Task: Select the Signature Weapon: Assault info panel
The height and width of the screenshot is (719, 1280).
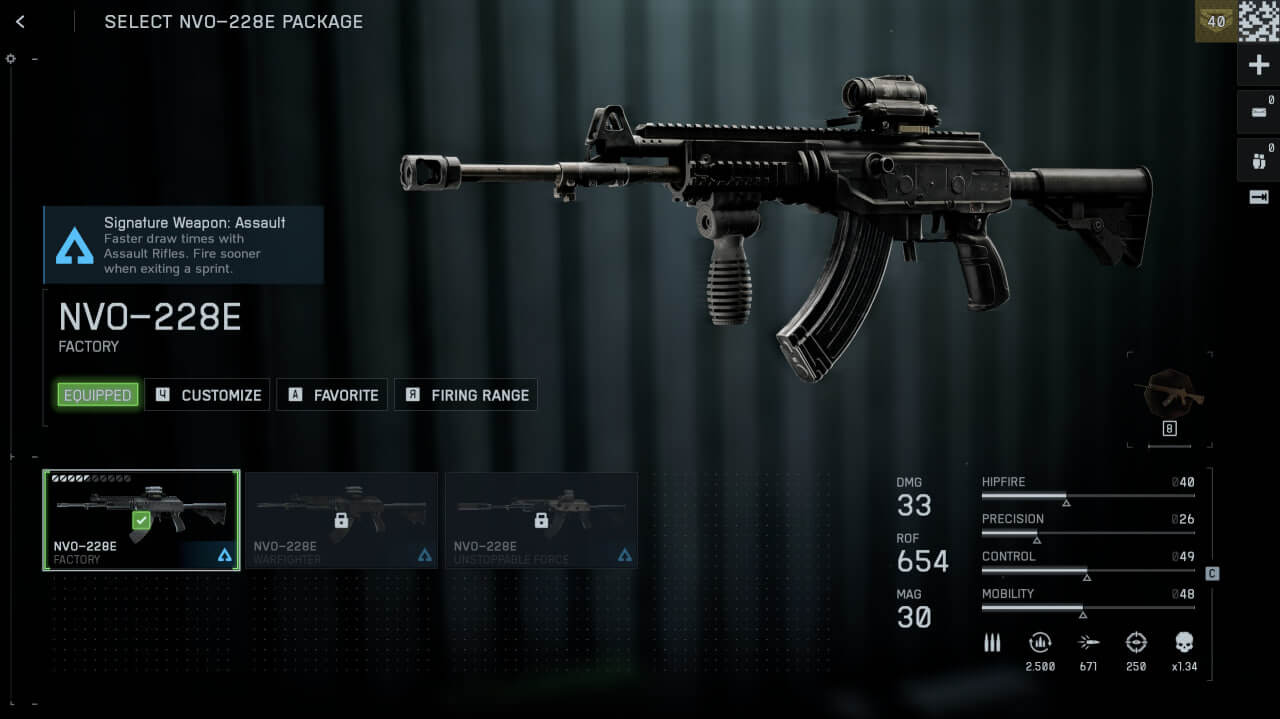Action: [x=184, y=245]
